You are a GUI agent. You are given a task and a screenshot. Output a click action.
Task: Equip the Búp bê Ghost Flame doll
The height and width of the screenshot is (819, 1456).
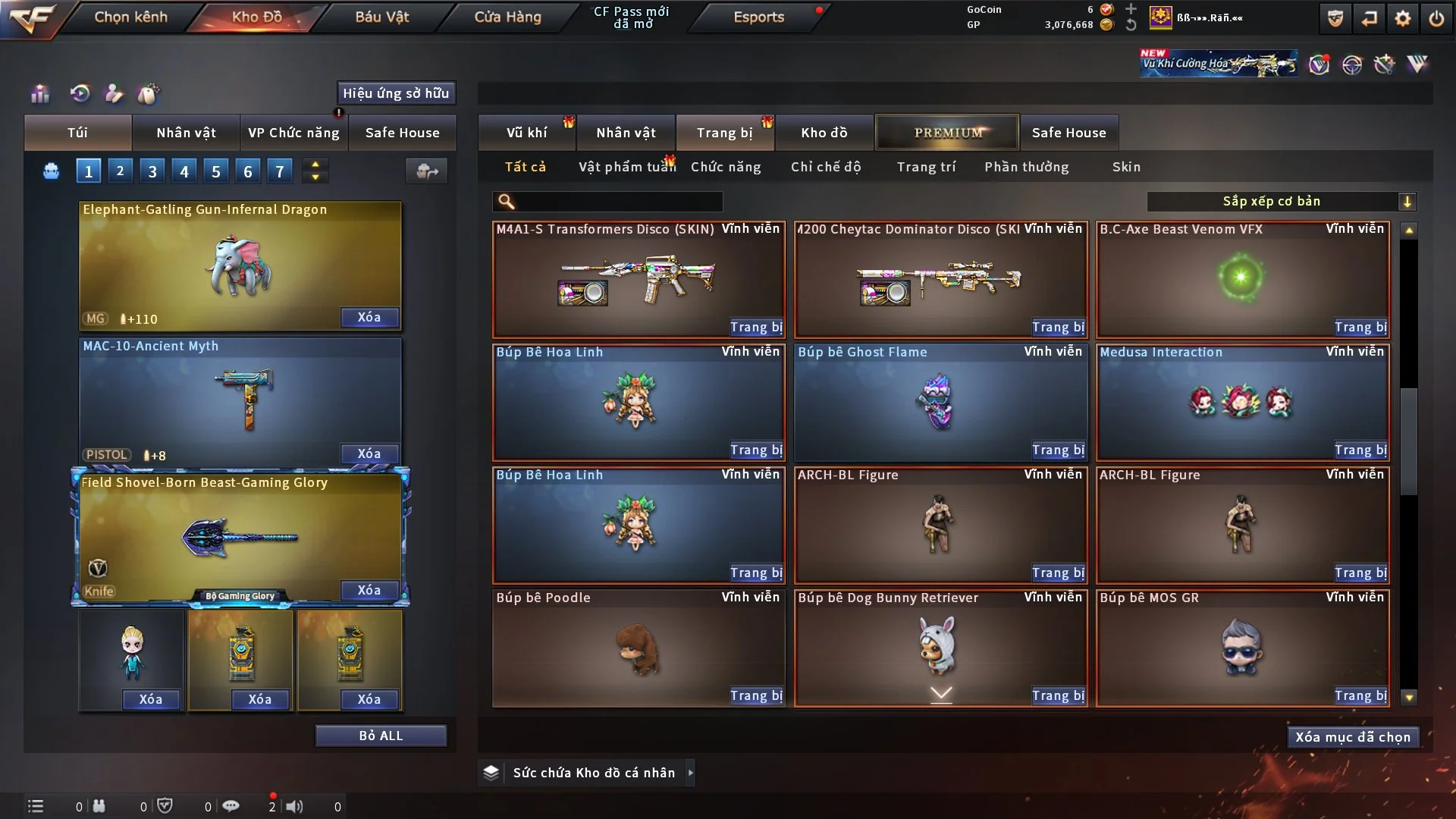[1058, 450]
